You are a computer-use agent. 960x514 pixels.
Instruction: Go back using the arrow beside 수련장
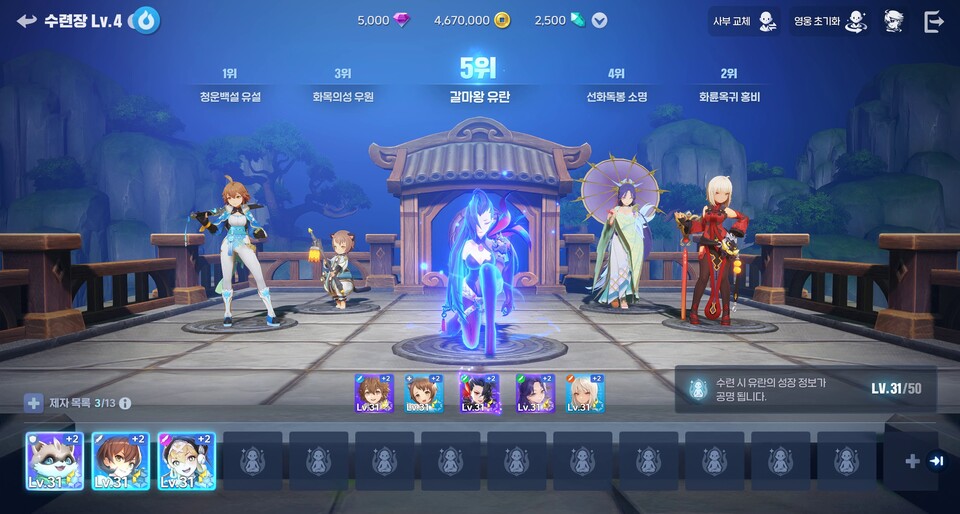pyautogui.click(x=26, y=20)
